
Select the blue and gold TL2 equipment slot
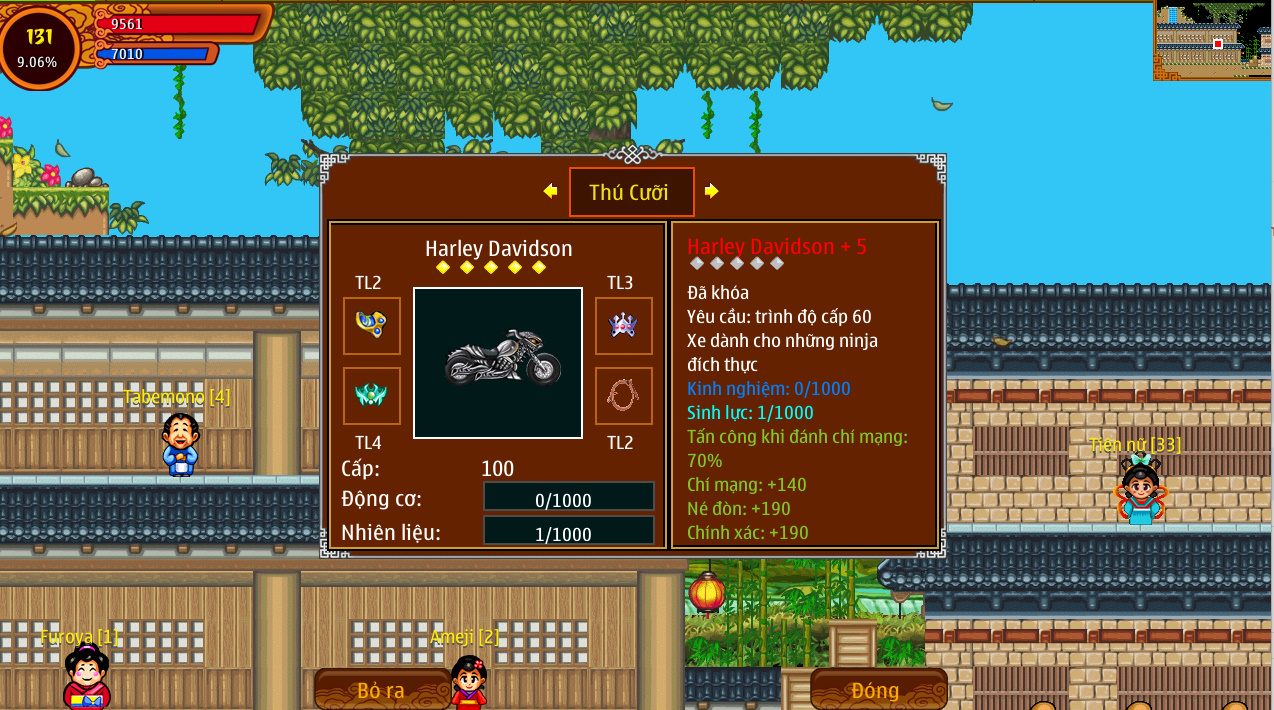pos(372,326)
